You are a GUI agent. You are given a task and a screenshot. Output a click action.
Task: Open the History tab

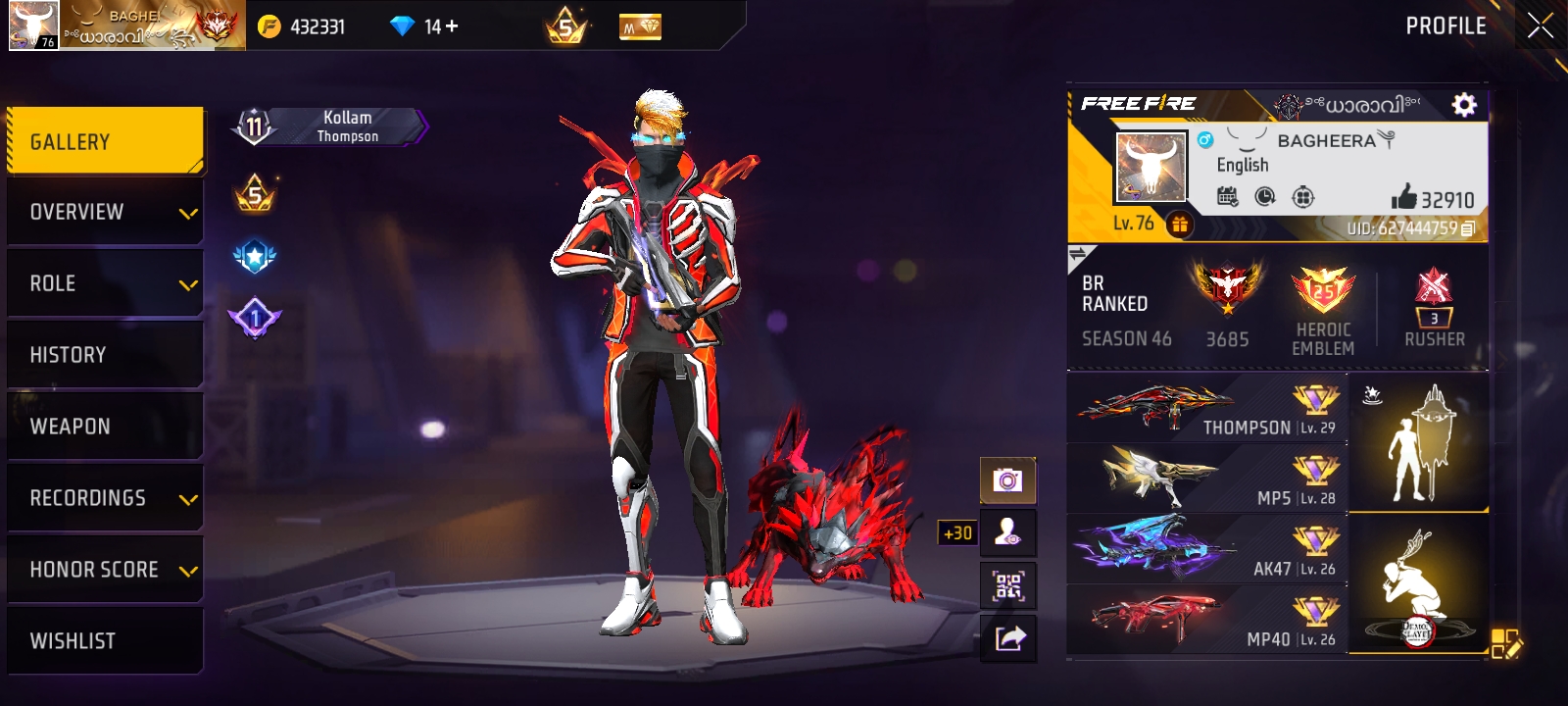click(x=105, y=355)
